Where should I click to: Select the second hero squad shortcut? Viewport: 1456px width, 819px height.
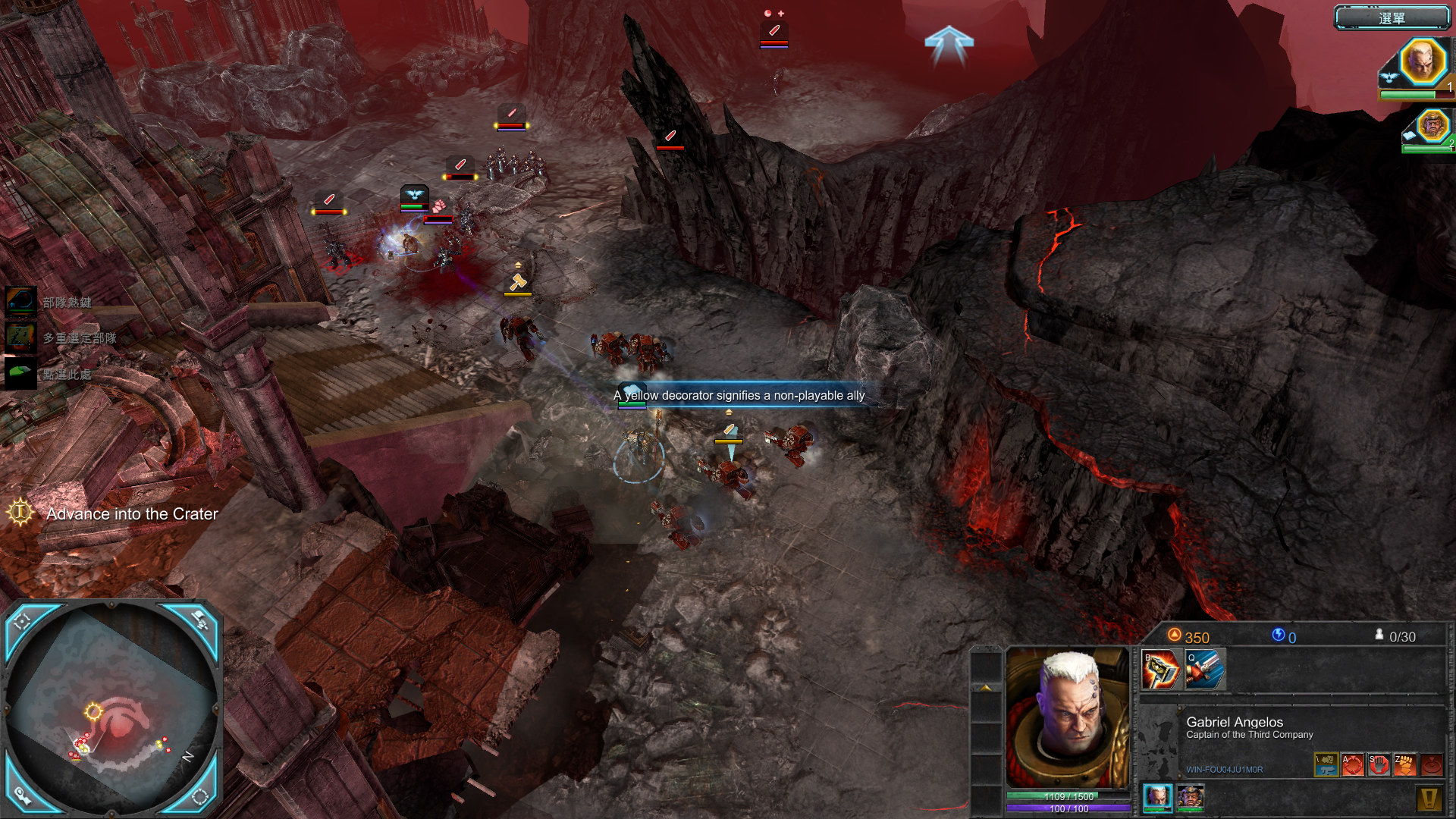(1432, 126)
